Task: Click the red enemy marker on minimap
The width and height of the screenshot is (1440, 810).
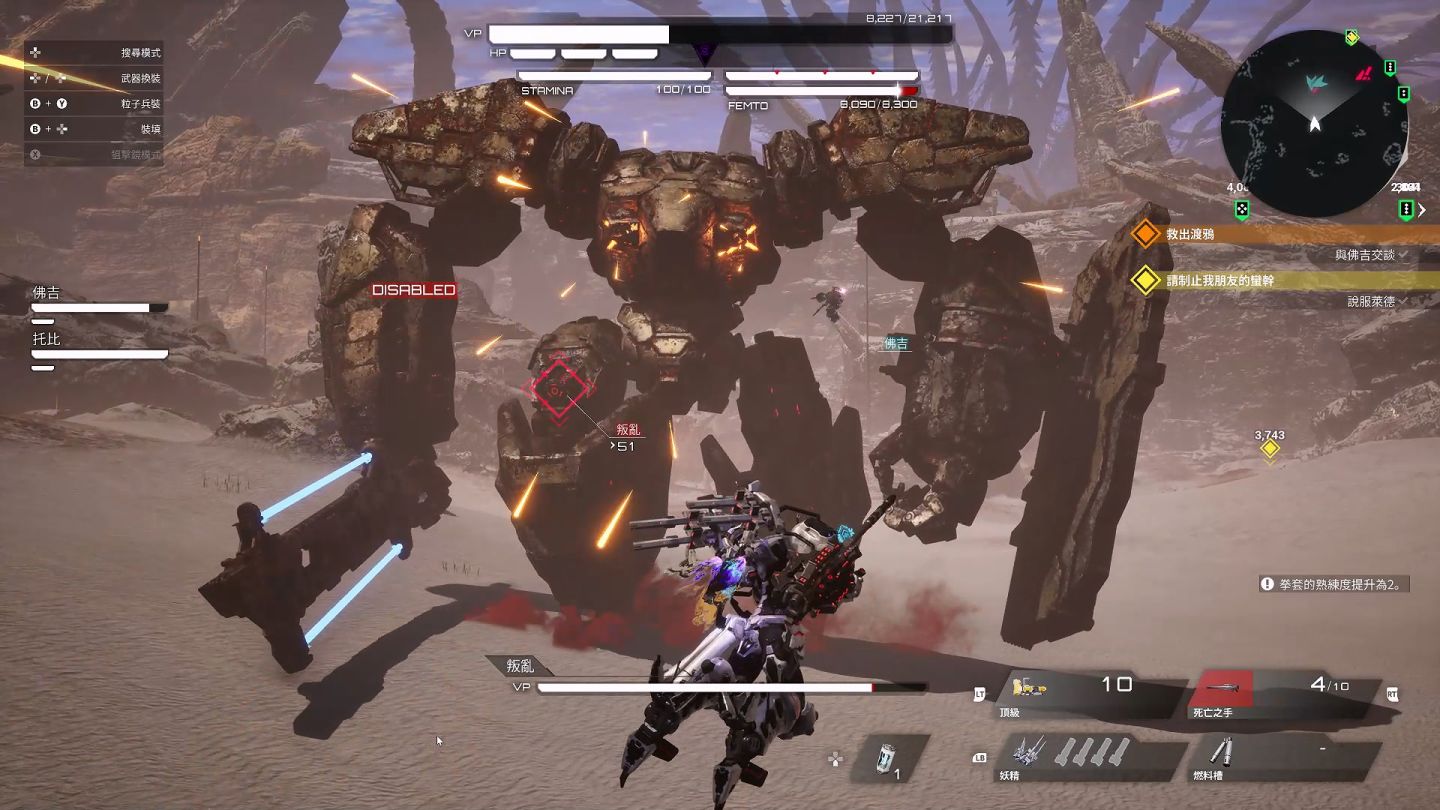Action: tap(1364, 73)
